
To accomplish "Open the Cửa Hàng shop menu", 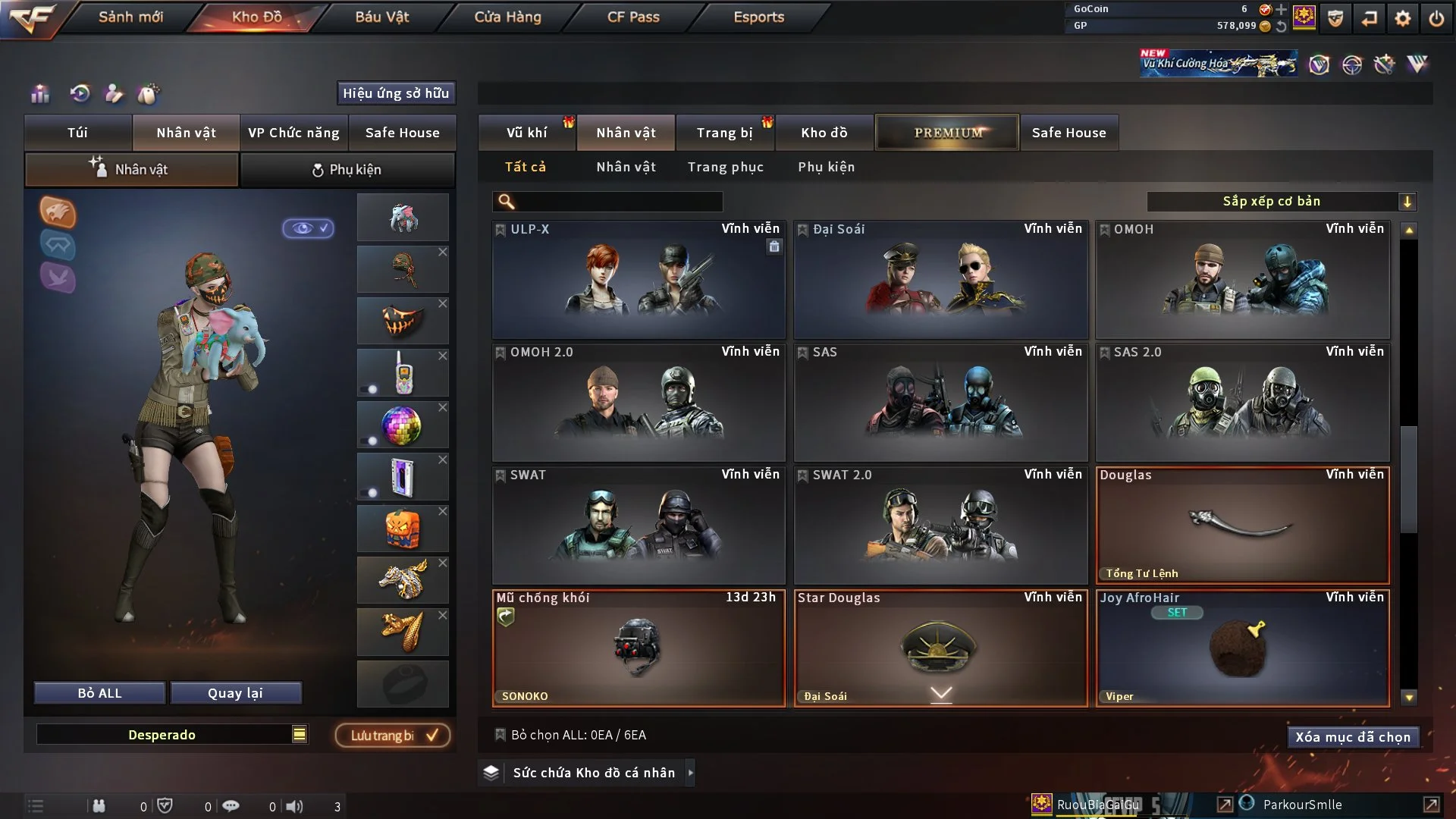I will click(x=507, y=17).
